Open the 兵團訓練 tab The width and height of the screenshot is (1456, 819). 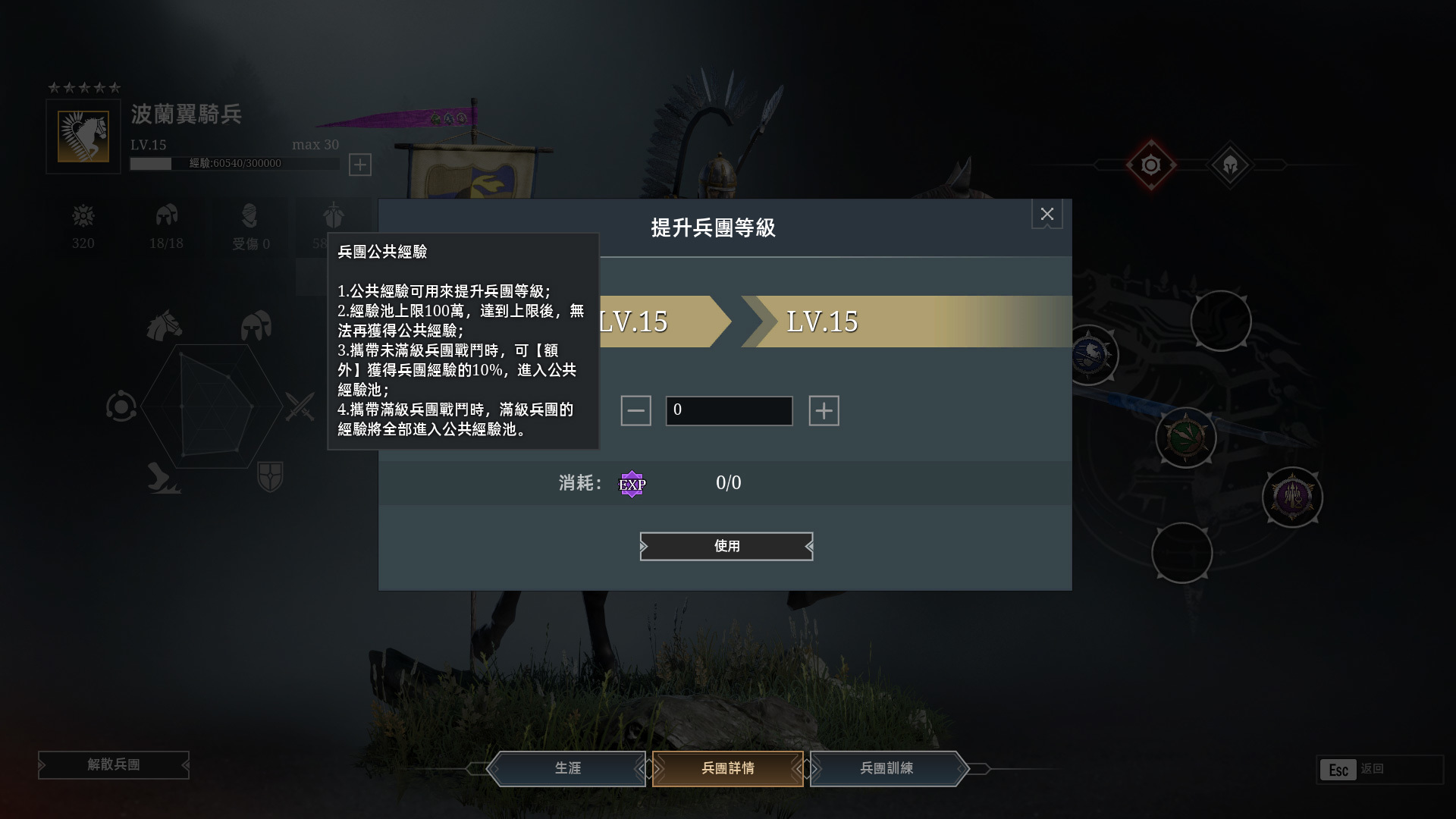coord(886,768)
